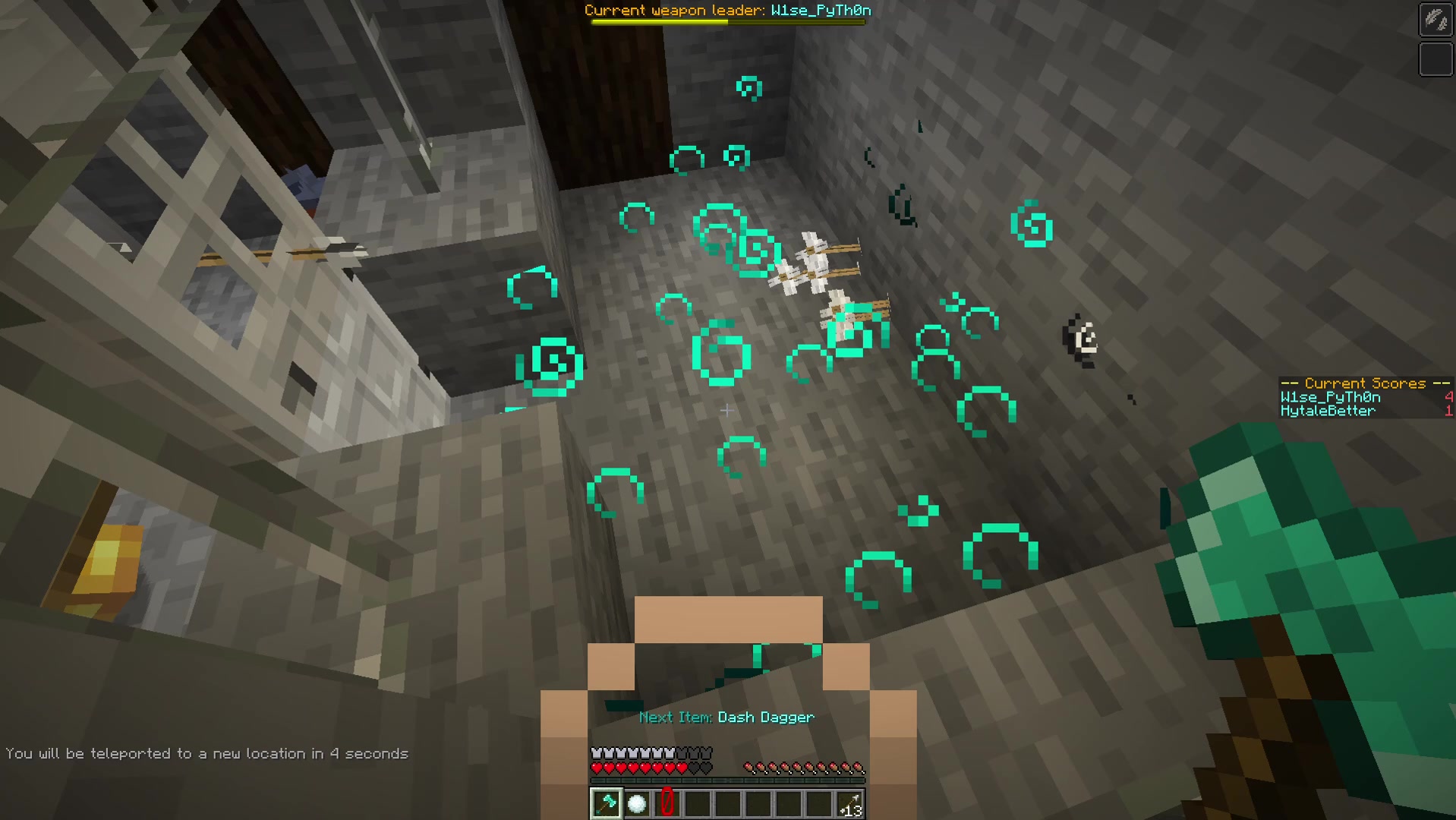Click HytaleBetter in the scoreboard
Screen dimensions: 1456x820
click(x=1326, y=411)
